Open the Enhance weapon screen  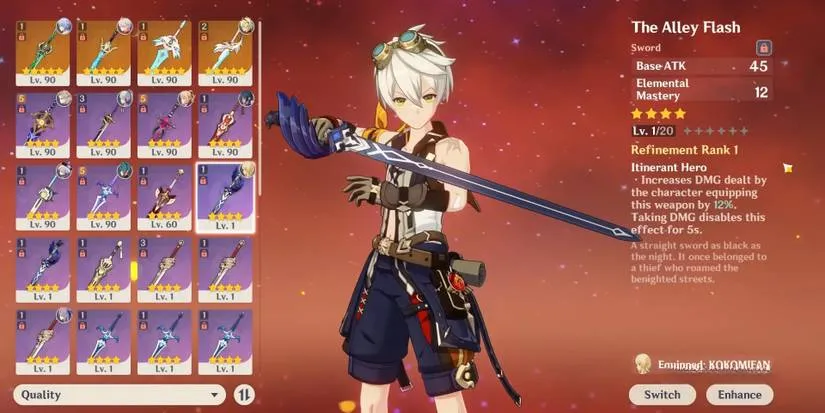point(740,395)
